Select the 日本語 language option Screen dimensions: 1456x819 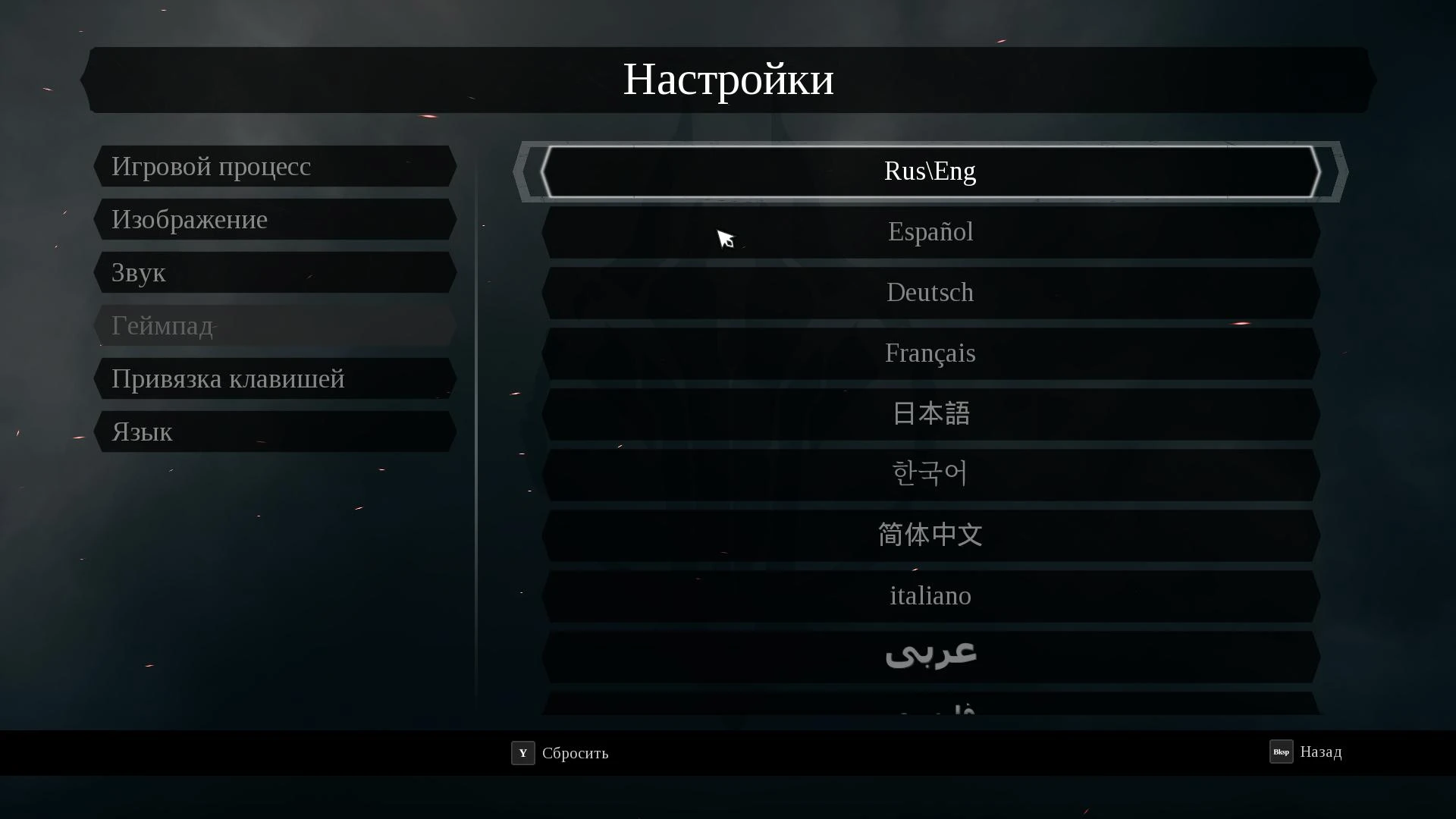tap(930, 413)
